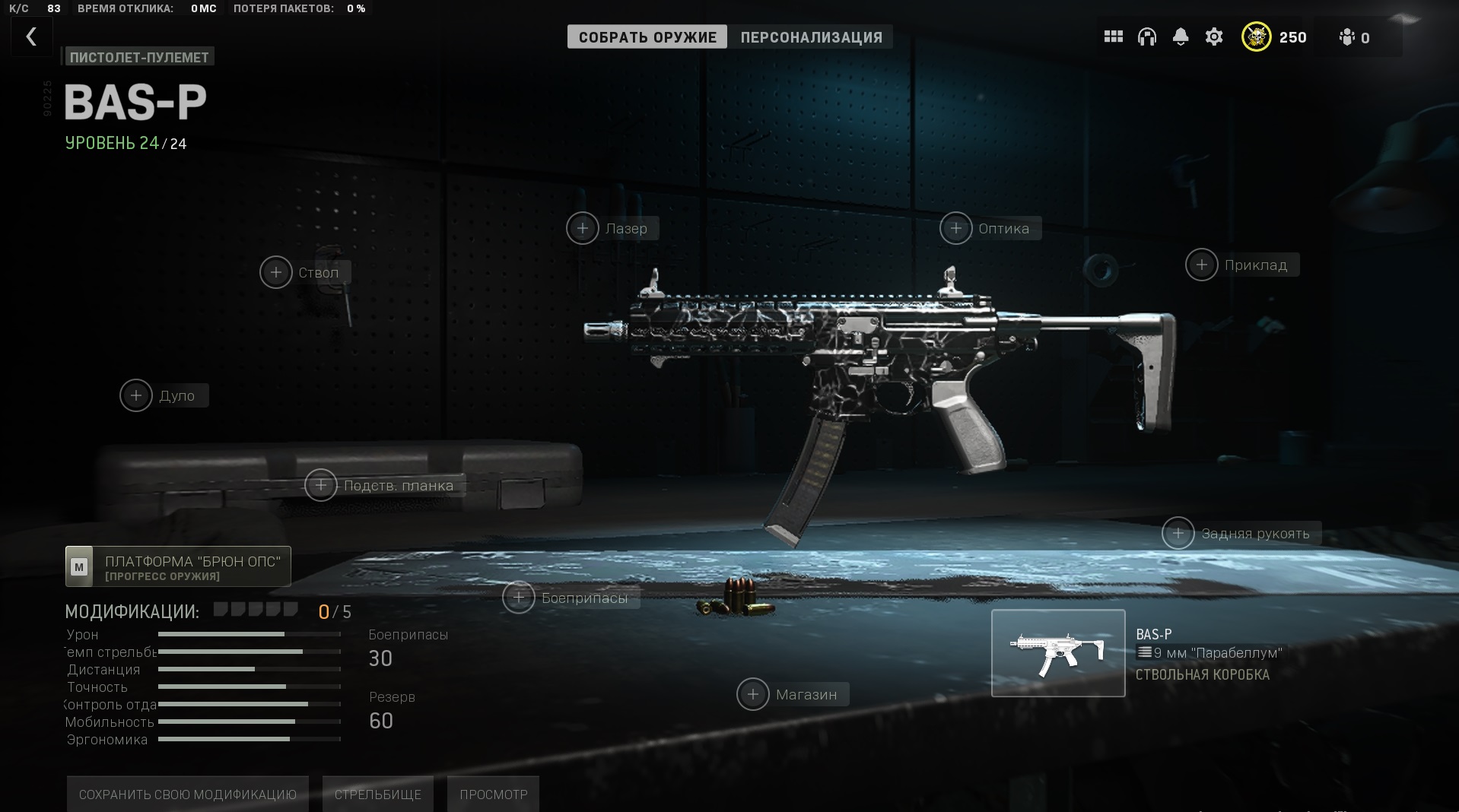Open the Платформа "Брюн Опс" progress
This screenshot has width=1459, height=812.
(178, 566)
